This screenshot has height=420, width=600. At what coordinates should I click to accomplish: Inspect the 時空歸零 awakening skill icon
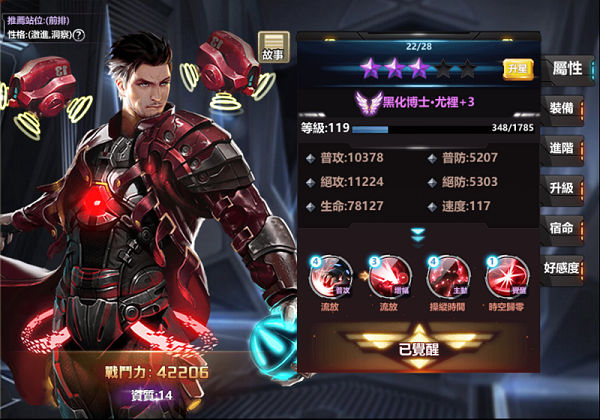tap(503, 276)
